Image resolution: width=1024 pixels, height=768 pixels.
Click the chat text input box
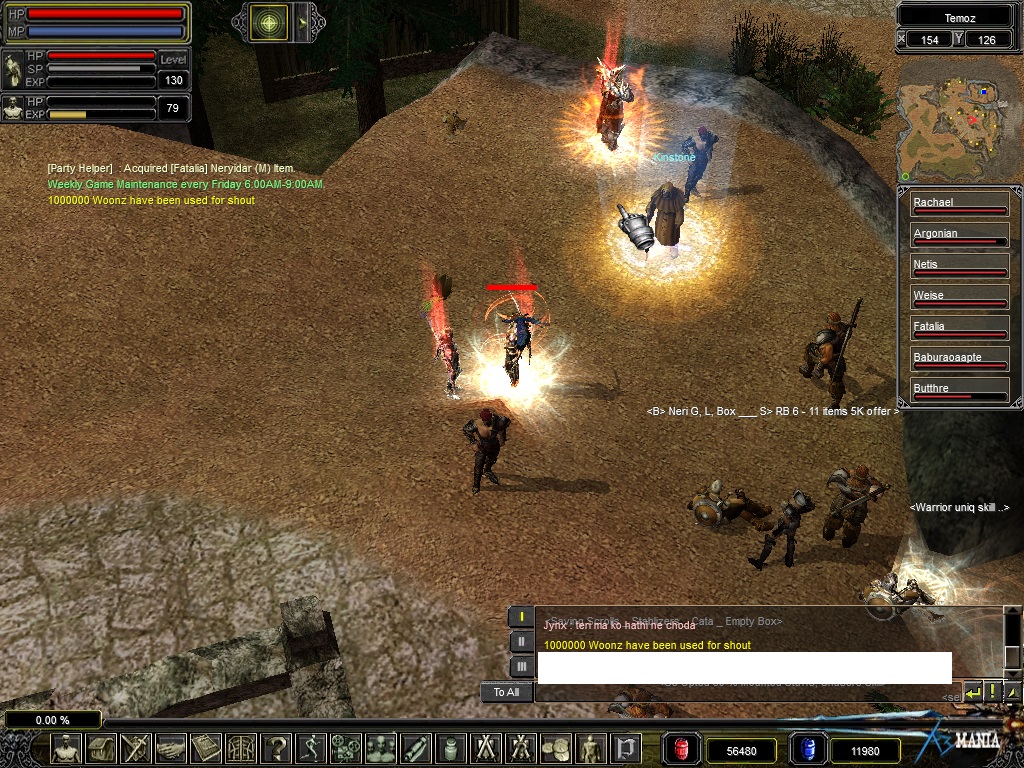coord(744,668)
